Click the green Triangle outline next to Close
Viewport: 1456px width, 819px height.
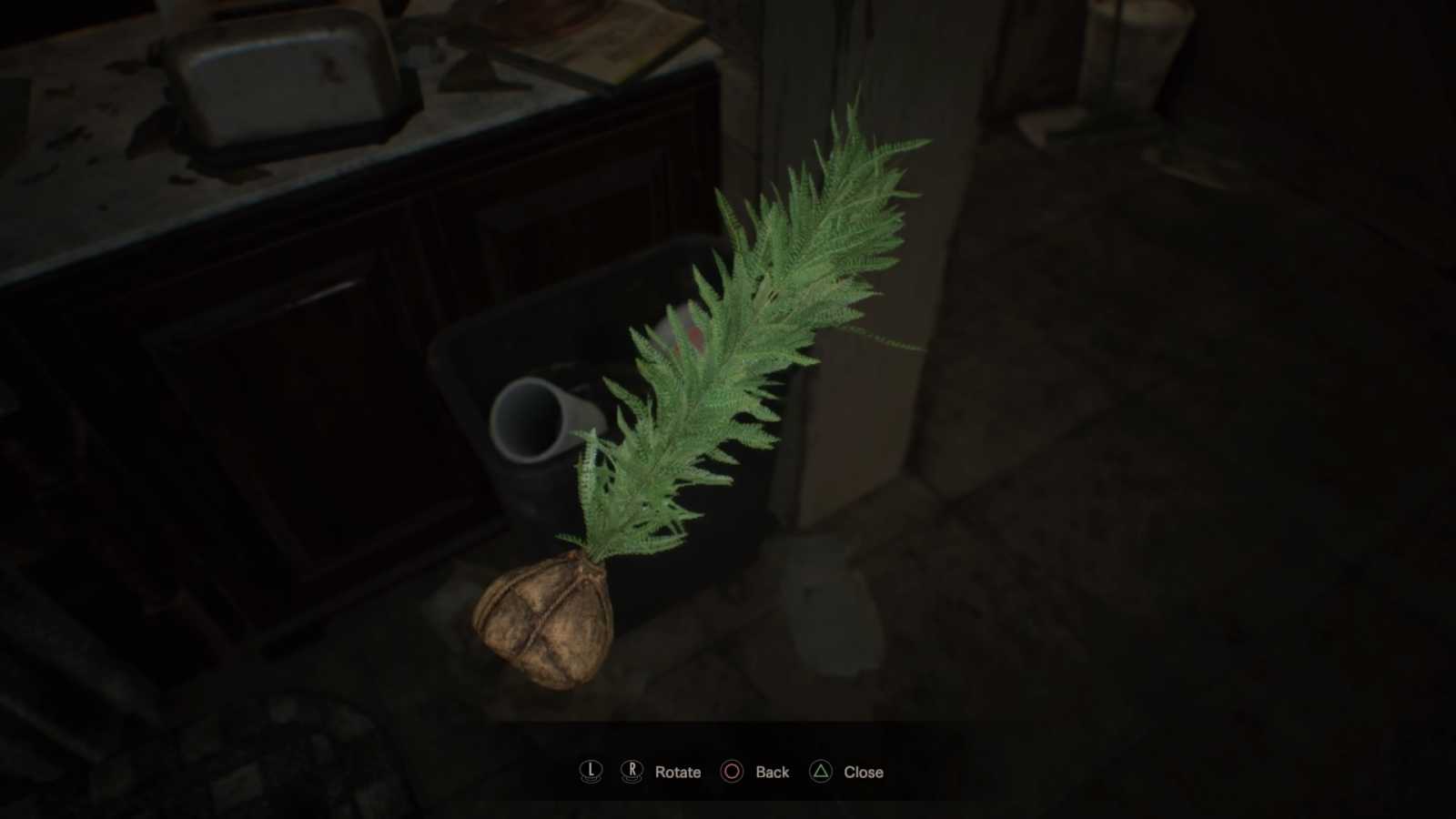tap(822, 771)
